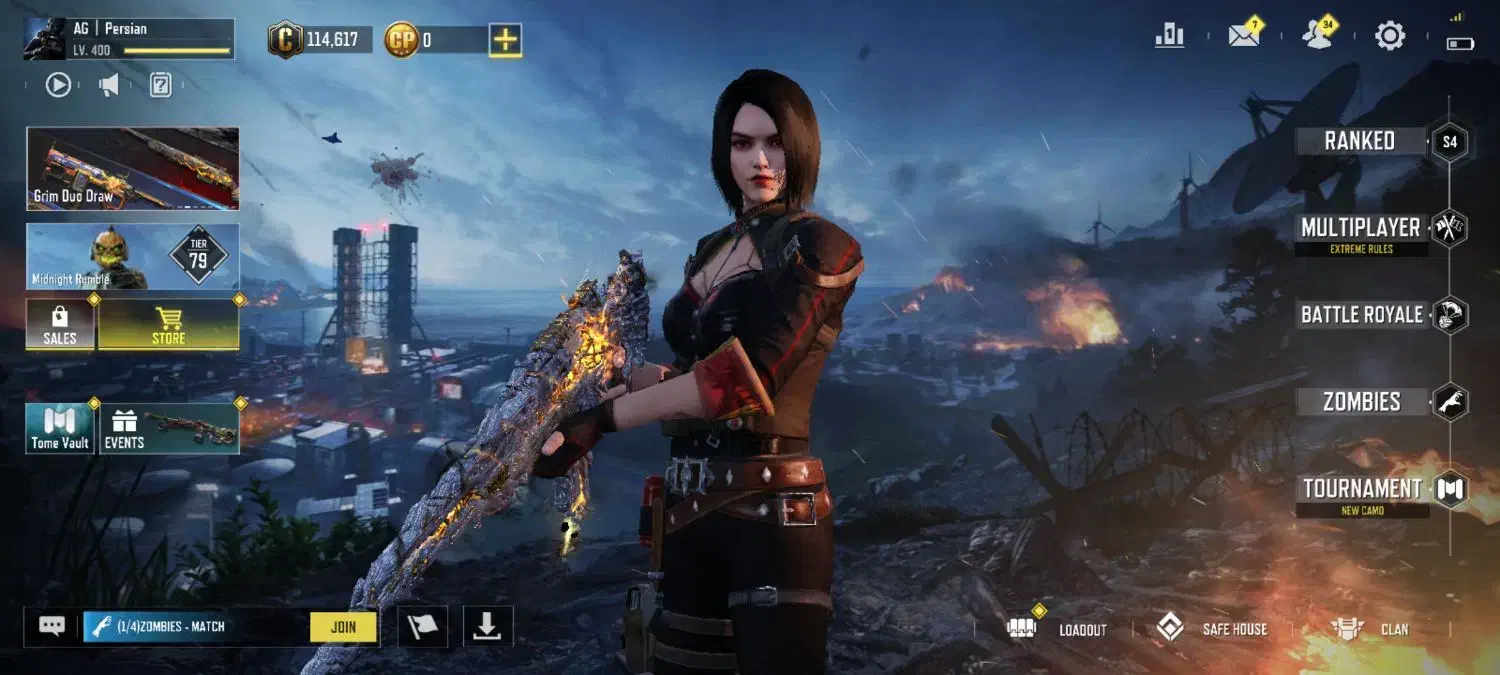
Task: Open the settings gear icon
Action: click(x=1390, y=36)
